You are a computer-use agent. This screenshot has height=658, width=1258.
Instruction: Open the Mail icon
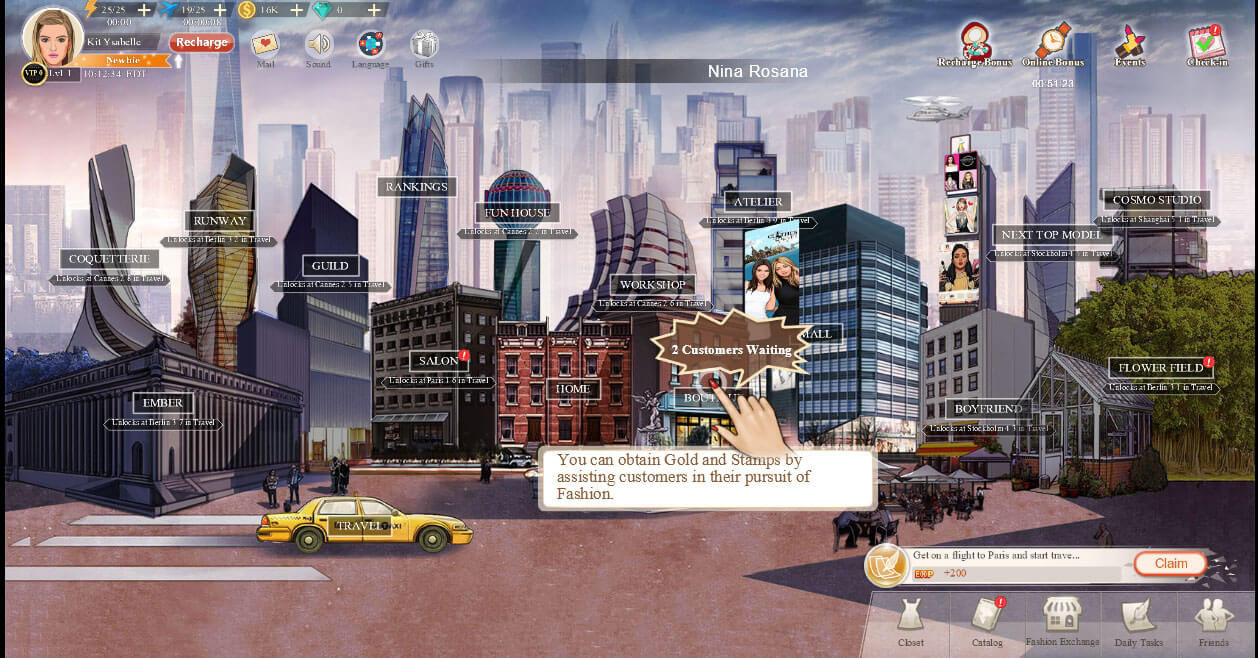[x=265, y=44]
